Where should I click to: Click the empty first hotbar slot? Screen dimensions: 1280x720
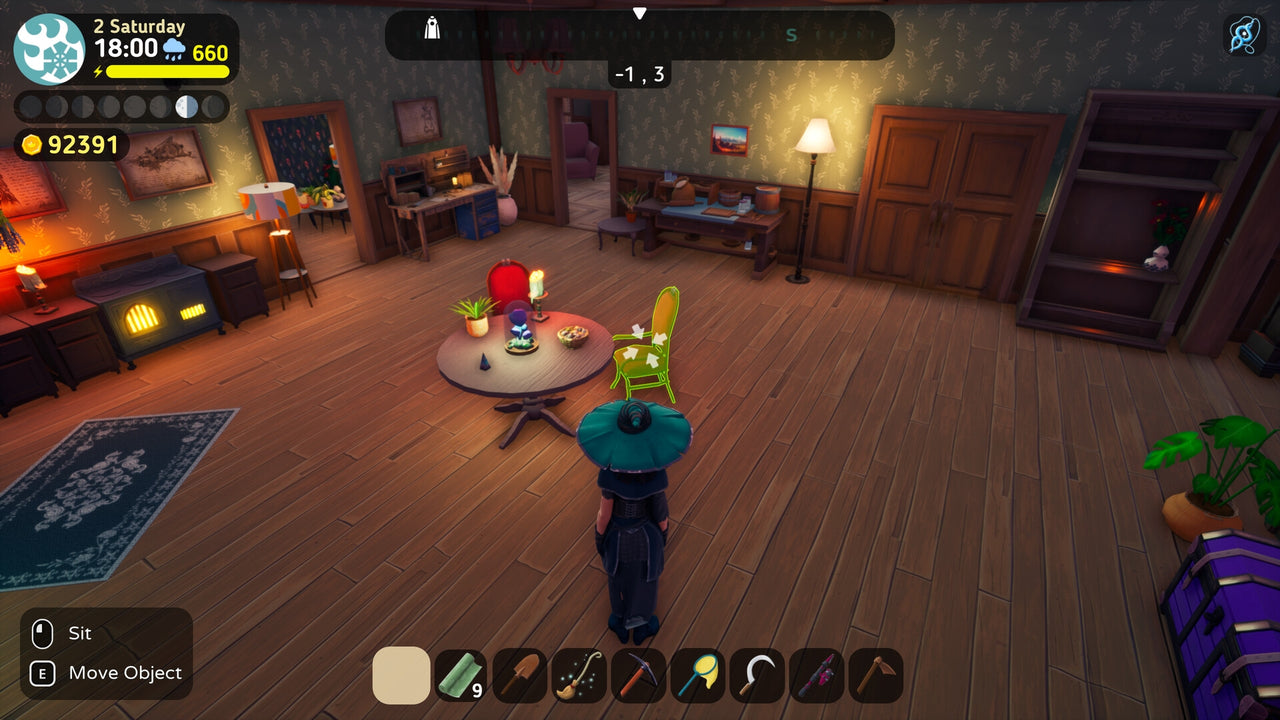pos(401,673)
